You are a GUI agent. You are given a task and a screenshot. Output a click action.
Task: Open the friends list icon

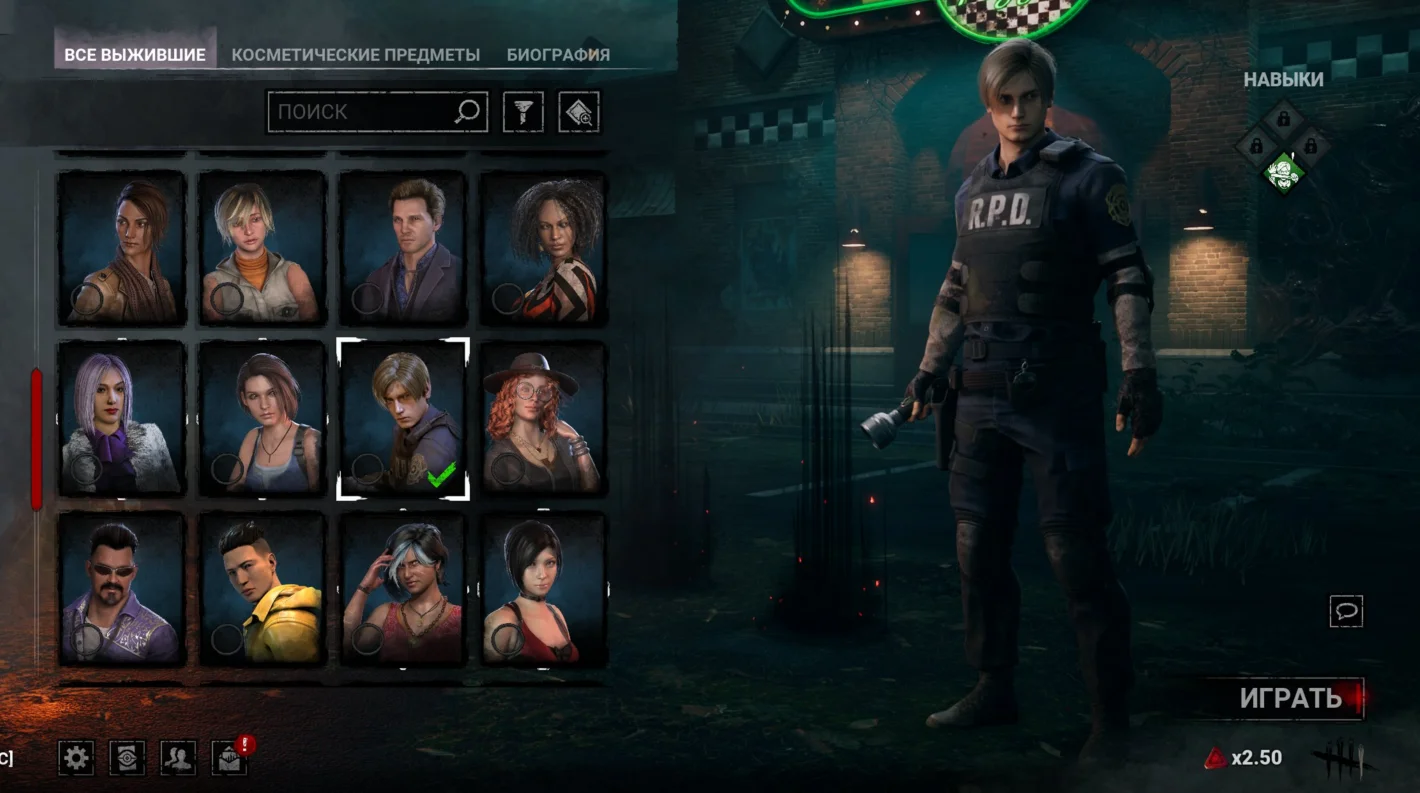pyautogui.click(x=178, y=759)
